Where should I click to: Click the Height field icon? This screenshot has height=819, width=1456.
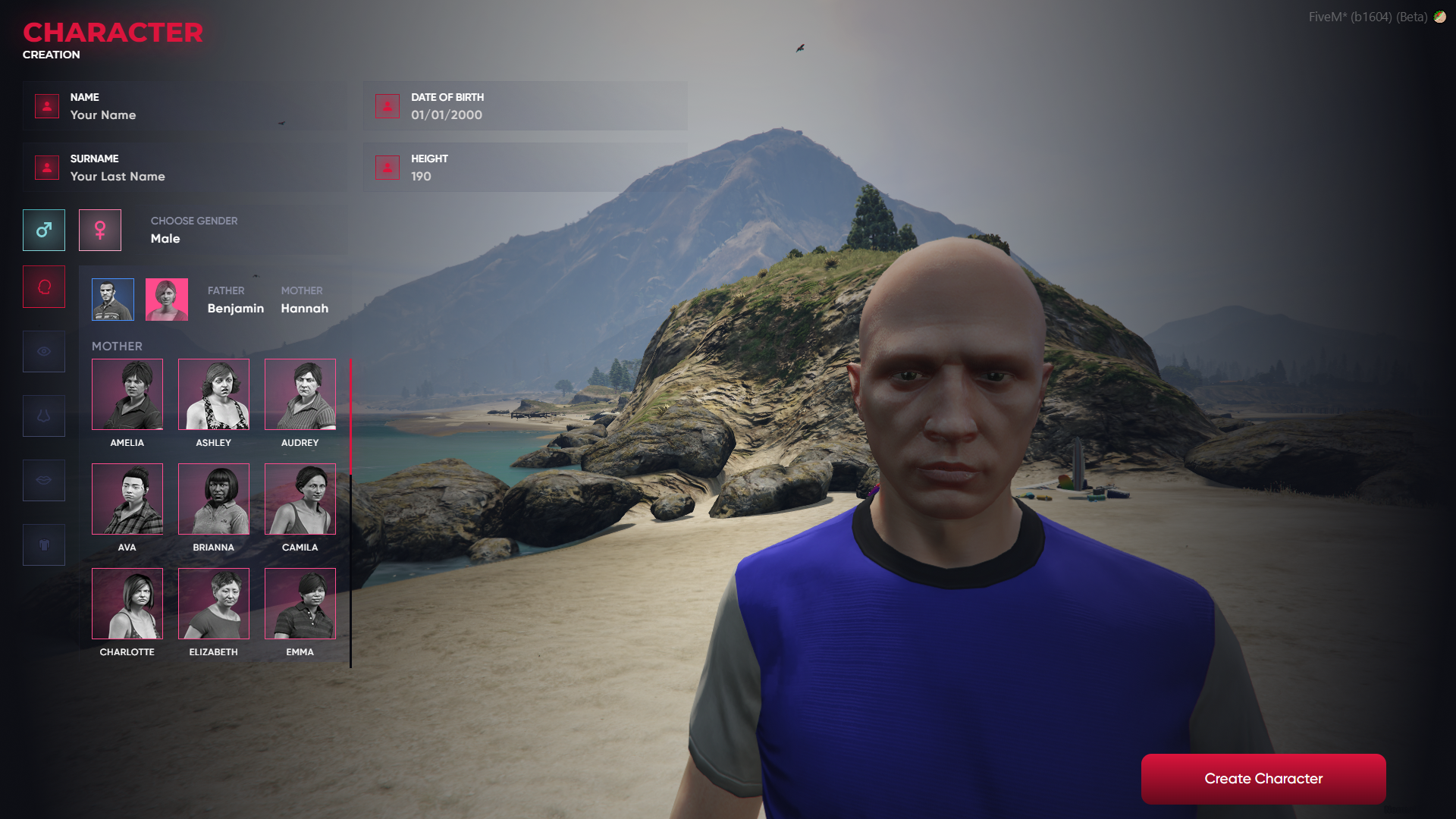tap(388, 168)
